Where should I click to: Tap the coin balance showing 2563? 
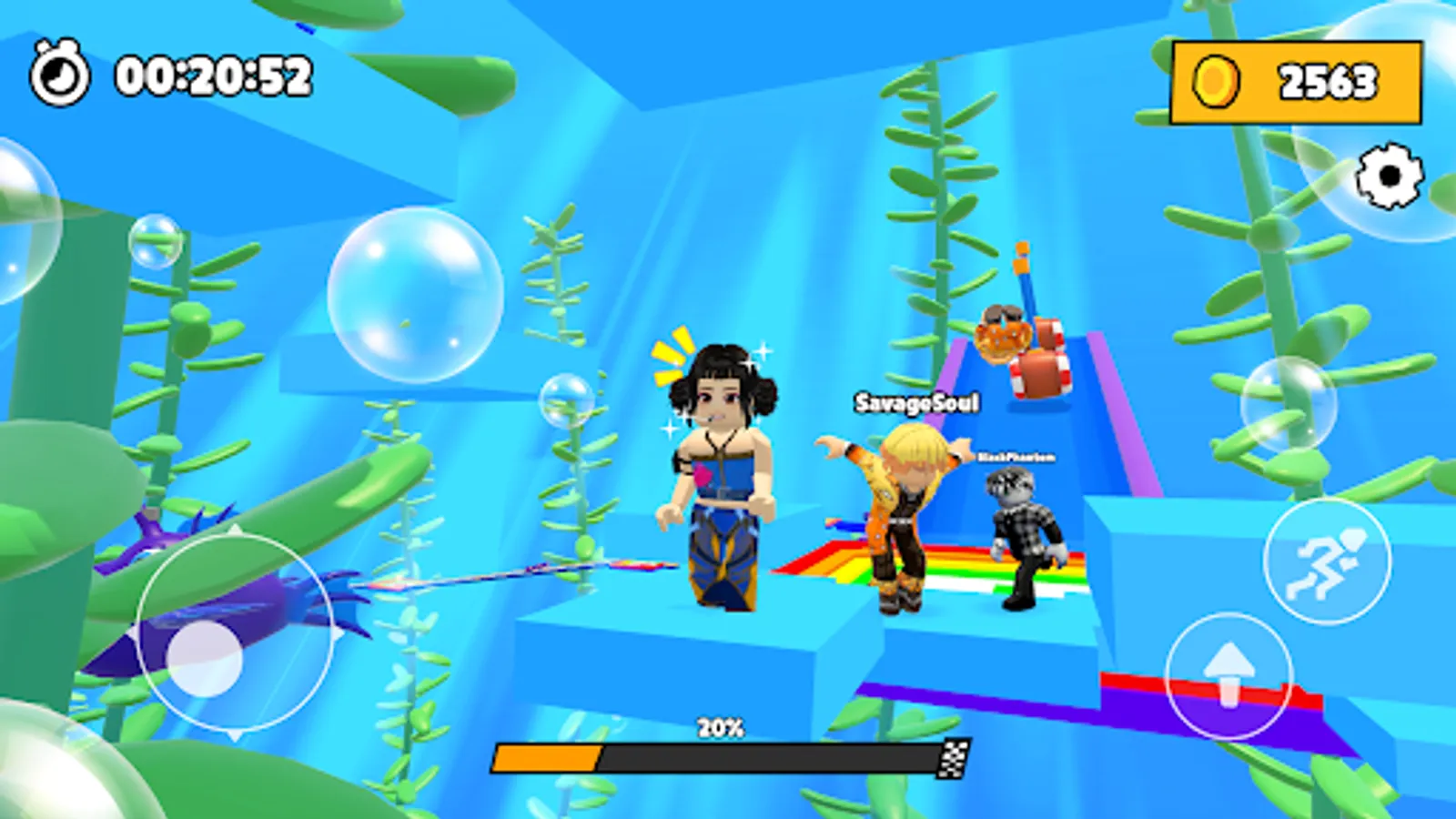point(1320,80)
